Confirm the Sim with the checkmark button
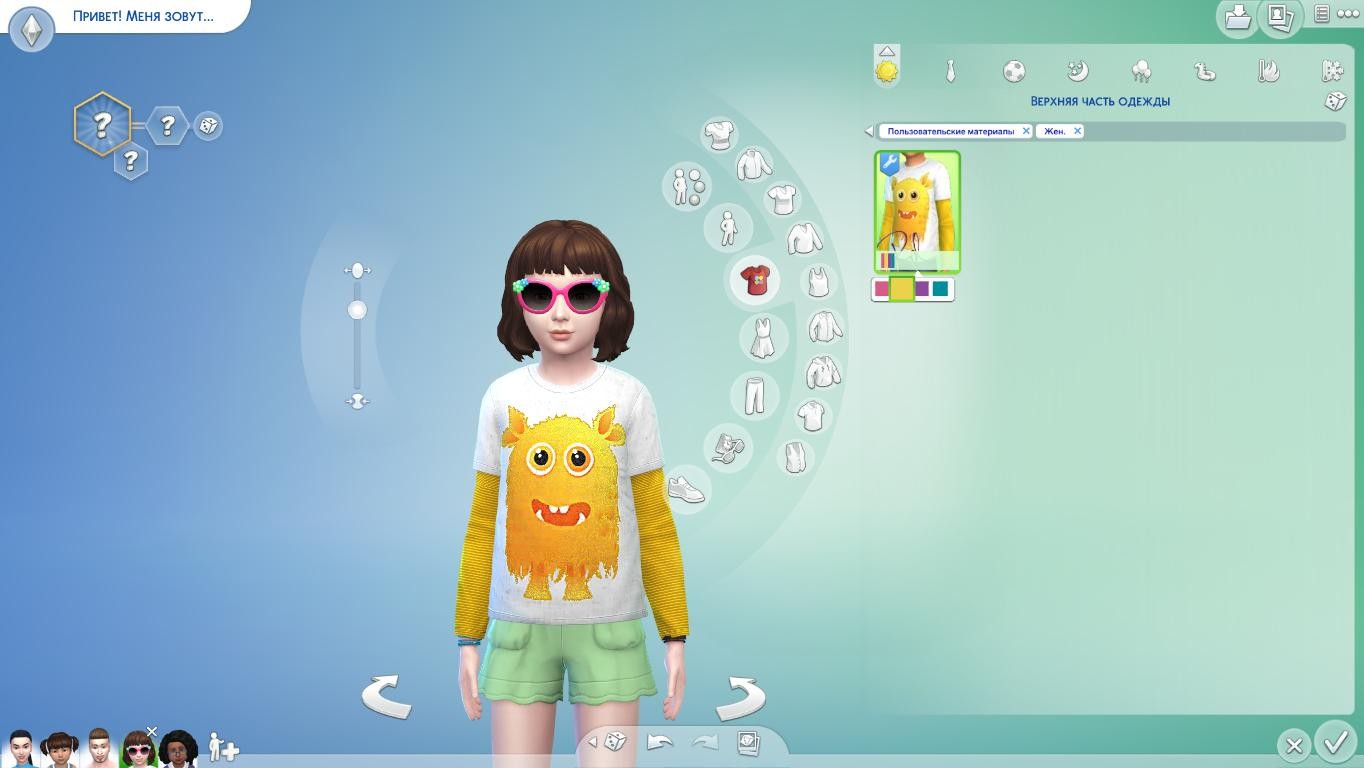The image size is (1364, 768). point(1335,743)
